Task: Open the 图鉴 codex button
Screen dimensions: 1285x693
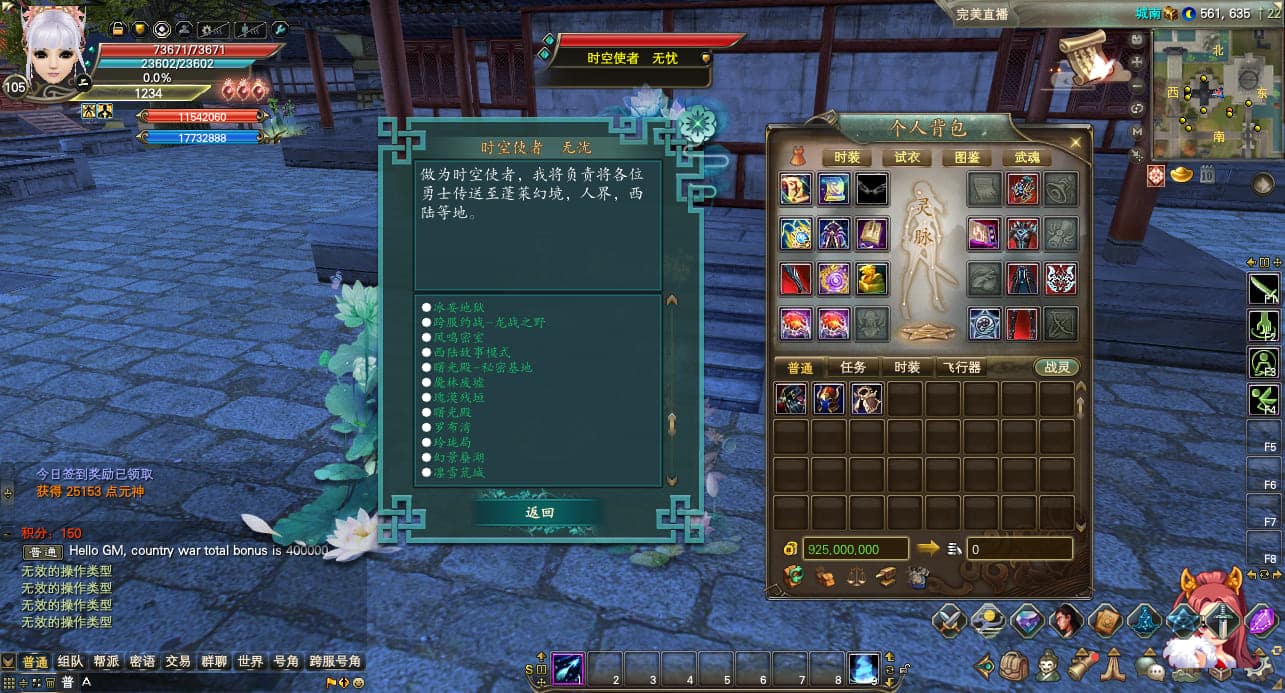Action: tap(966, 158)
